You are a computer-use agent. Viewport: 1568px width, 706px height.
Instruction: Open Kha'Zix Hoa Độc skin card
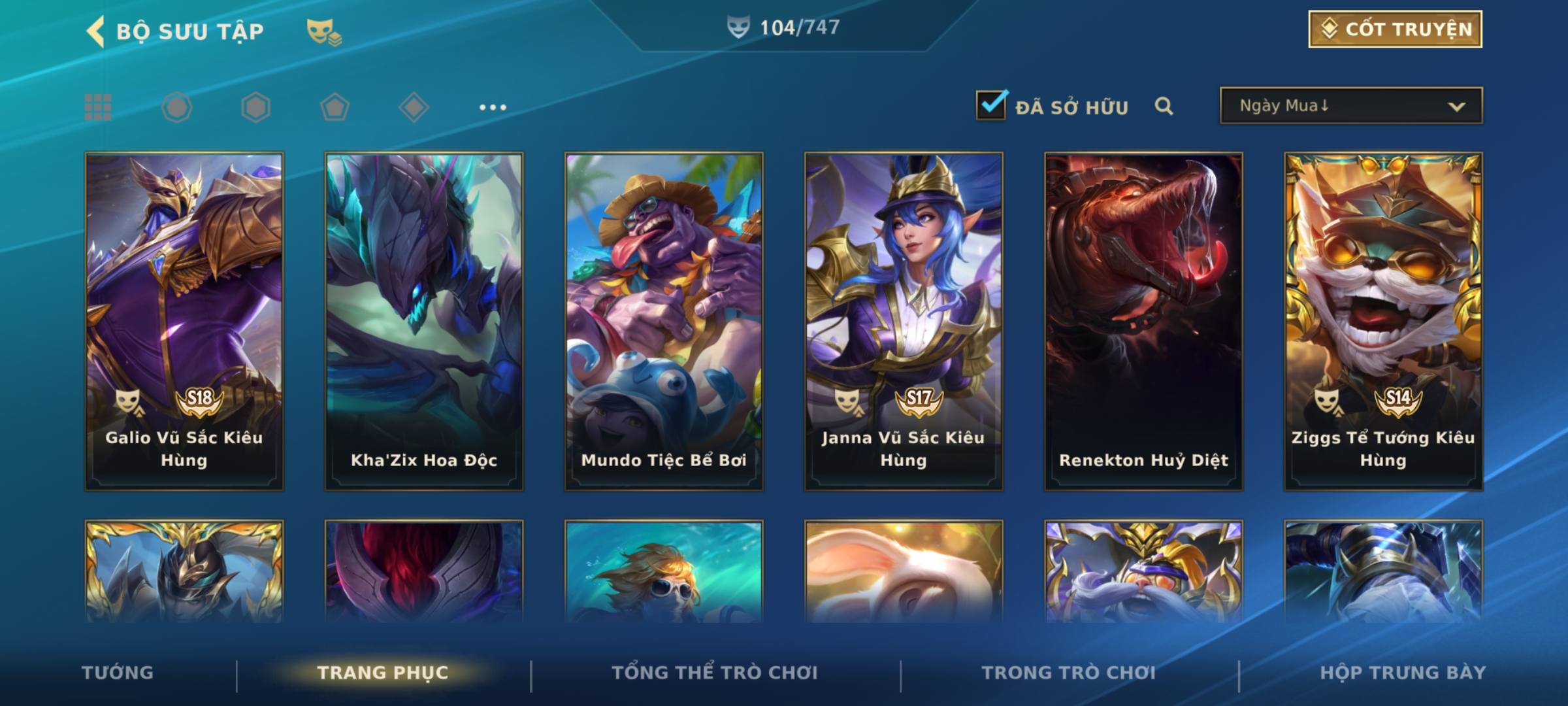pyautogui.click(x=424, y=321)
